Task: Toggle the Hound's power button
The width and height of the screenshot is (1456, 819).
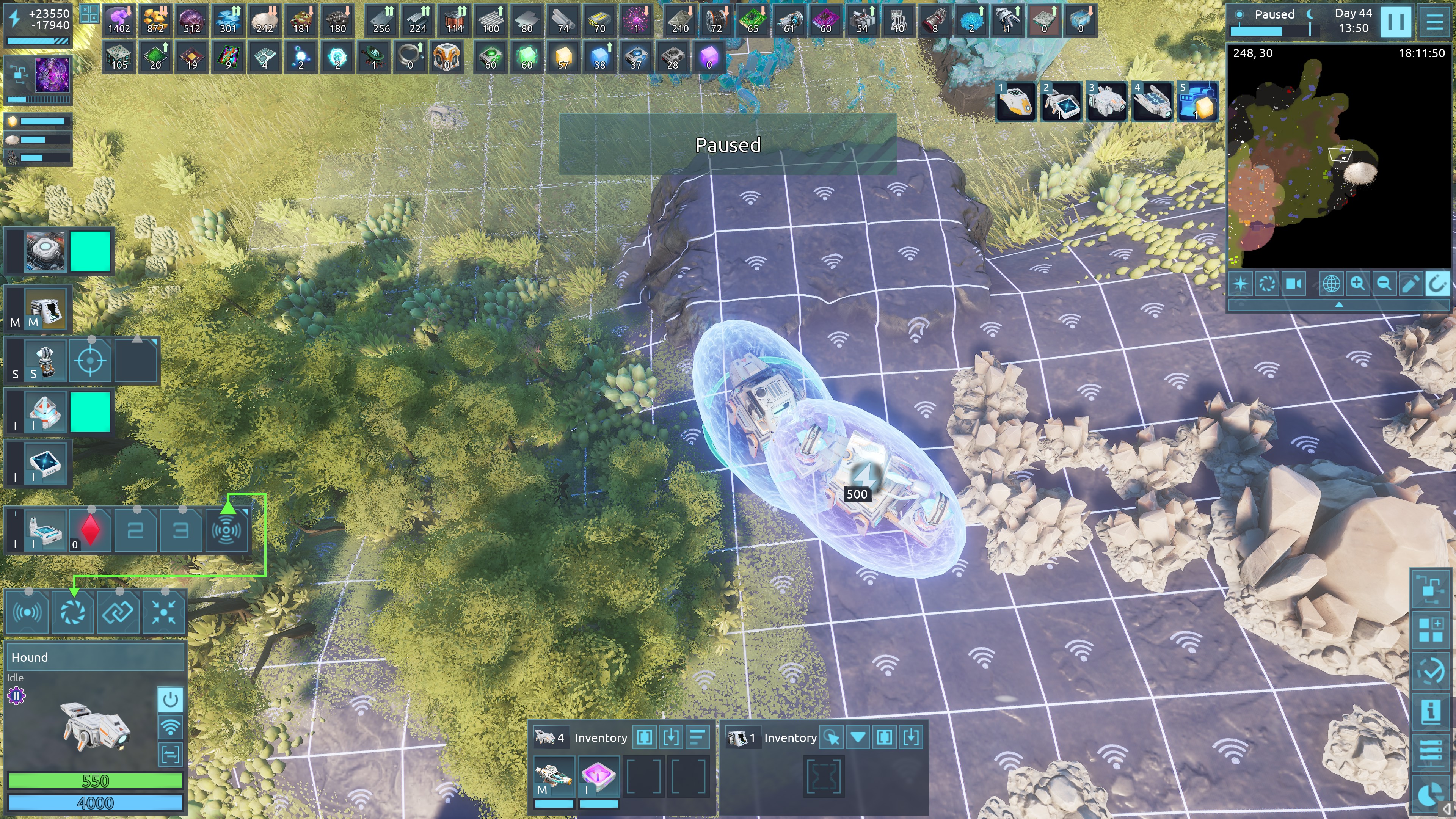Action: click(170, 700)
